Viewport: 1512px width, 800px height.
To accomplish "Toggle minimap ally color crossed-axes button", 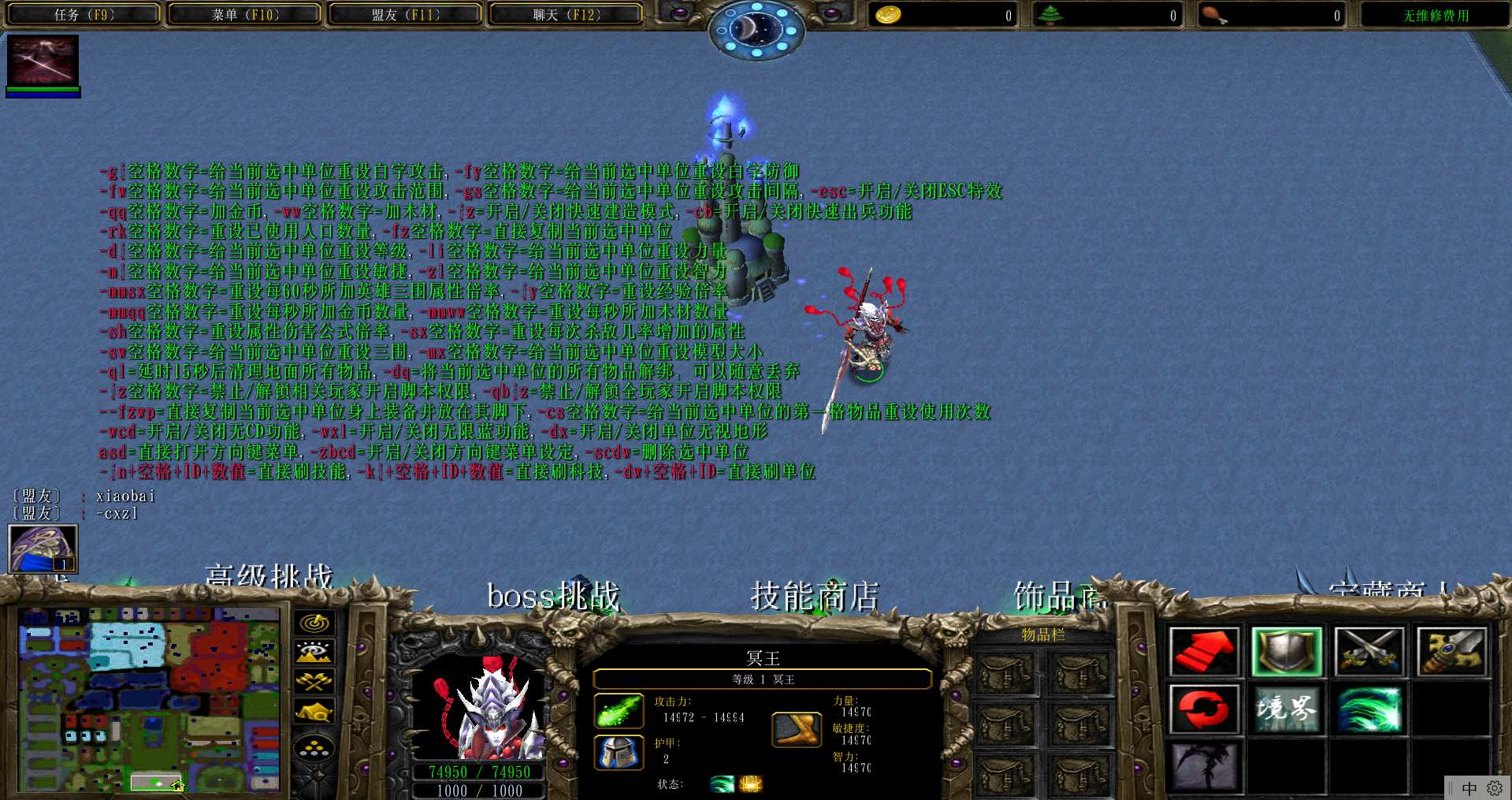I will pos(314,681).
